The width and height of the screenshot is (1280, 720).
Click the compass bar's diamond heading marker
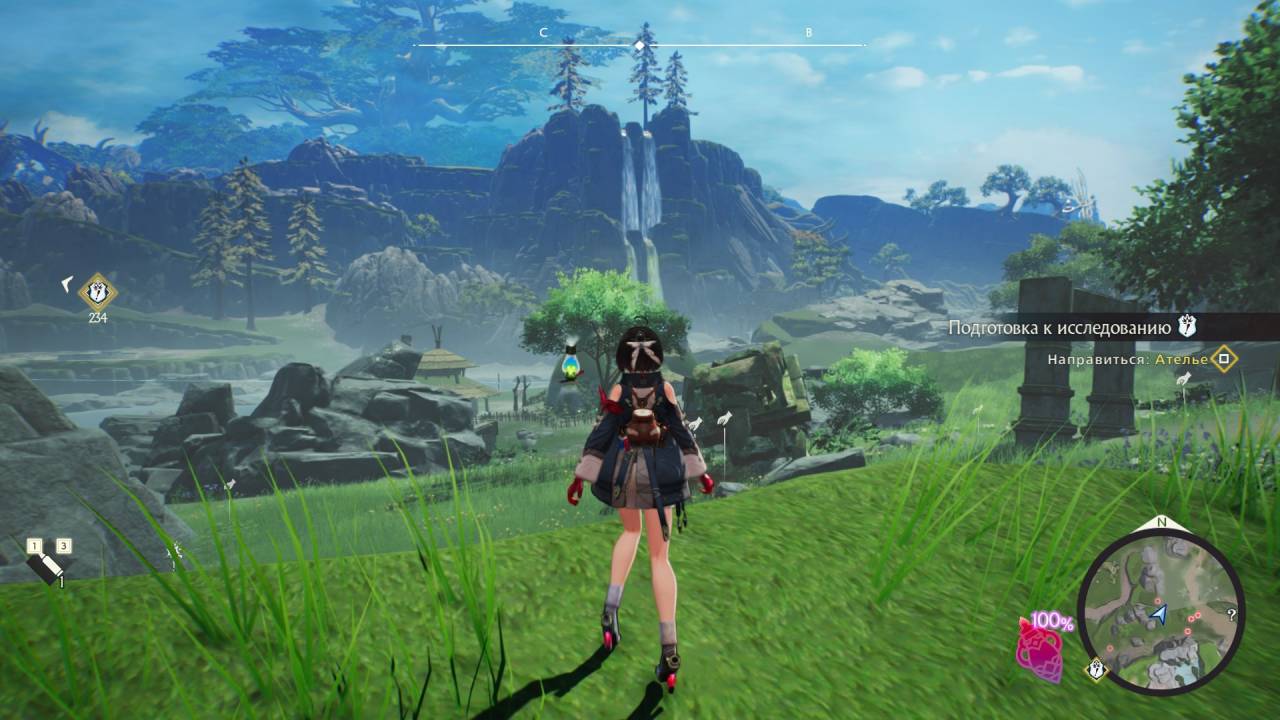639,45
